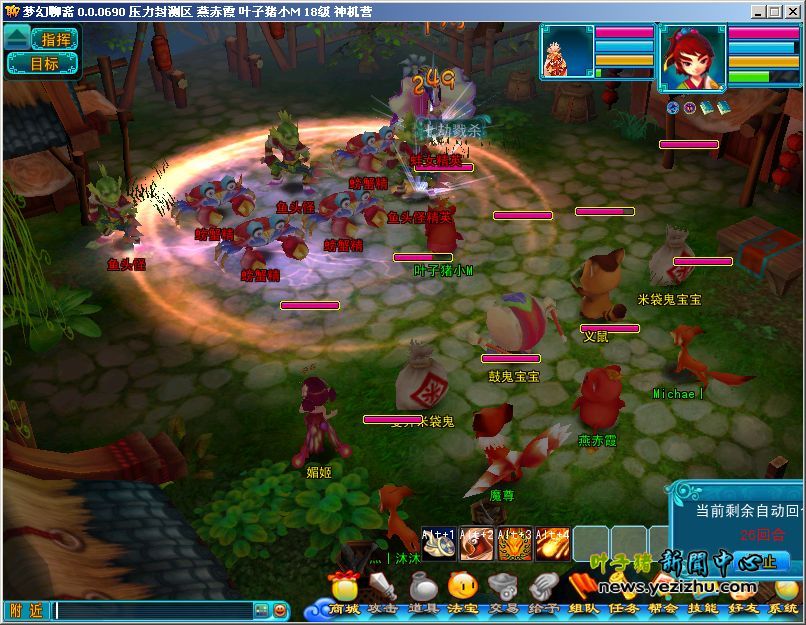Select the pet portrait at top

coord(567,53)
